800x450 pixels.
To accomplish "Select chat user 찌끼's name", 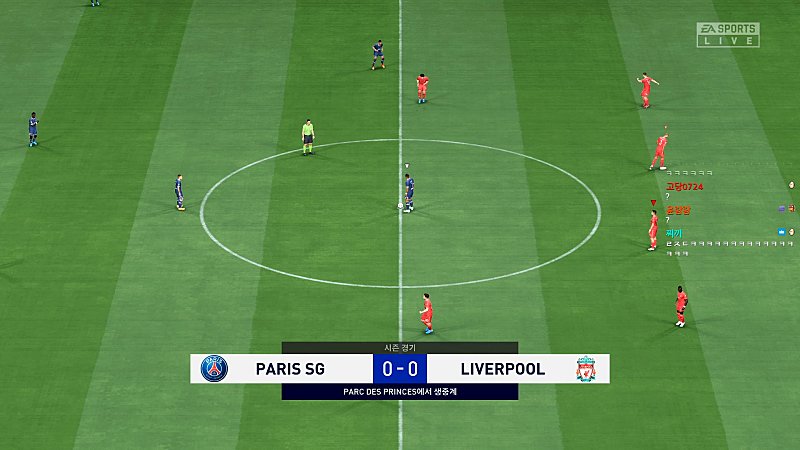I will click(674, 232).
